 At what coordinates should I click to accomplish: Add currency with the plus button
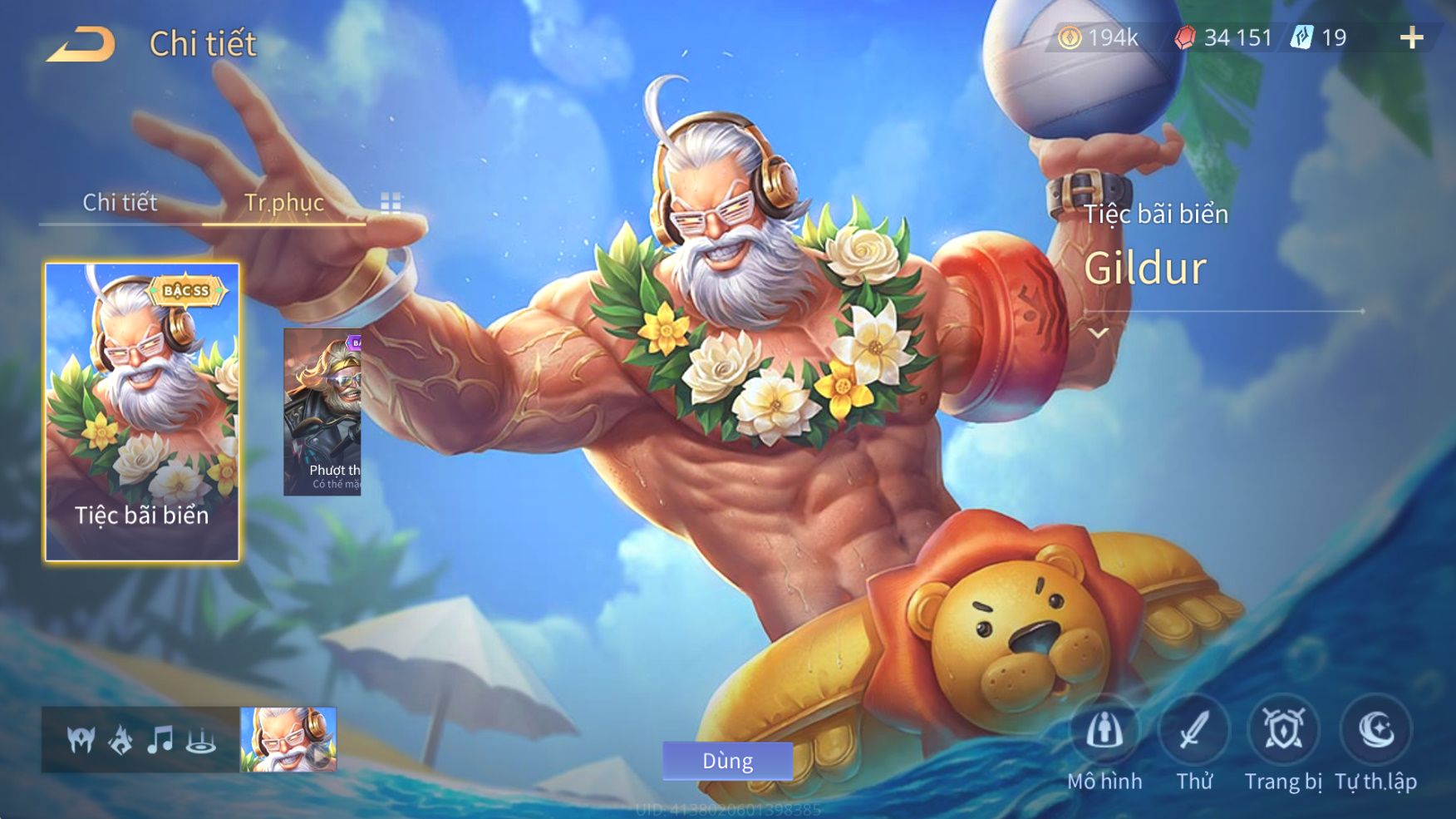point(1411,37)
